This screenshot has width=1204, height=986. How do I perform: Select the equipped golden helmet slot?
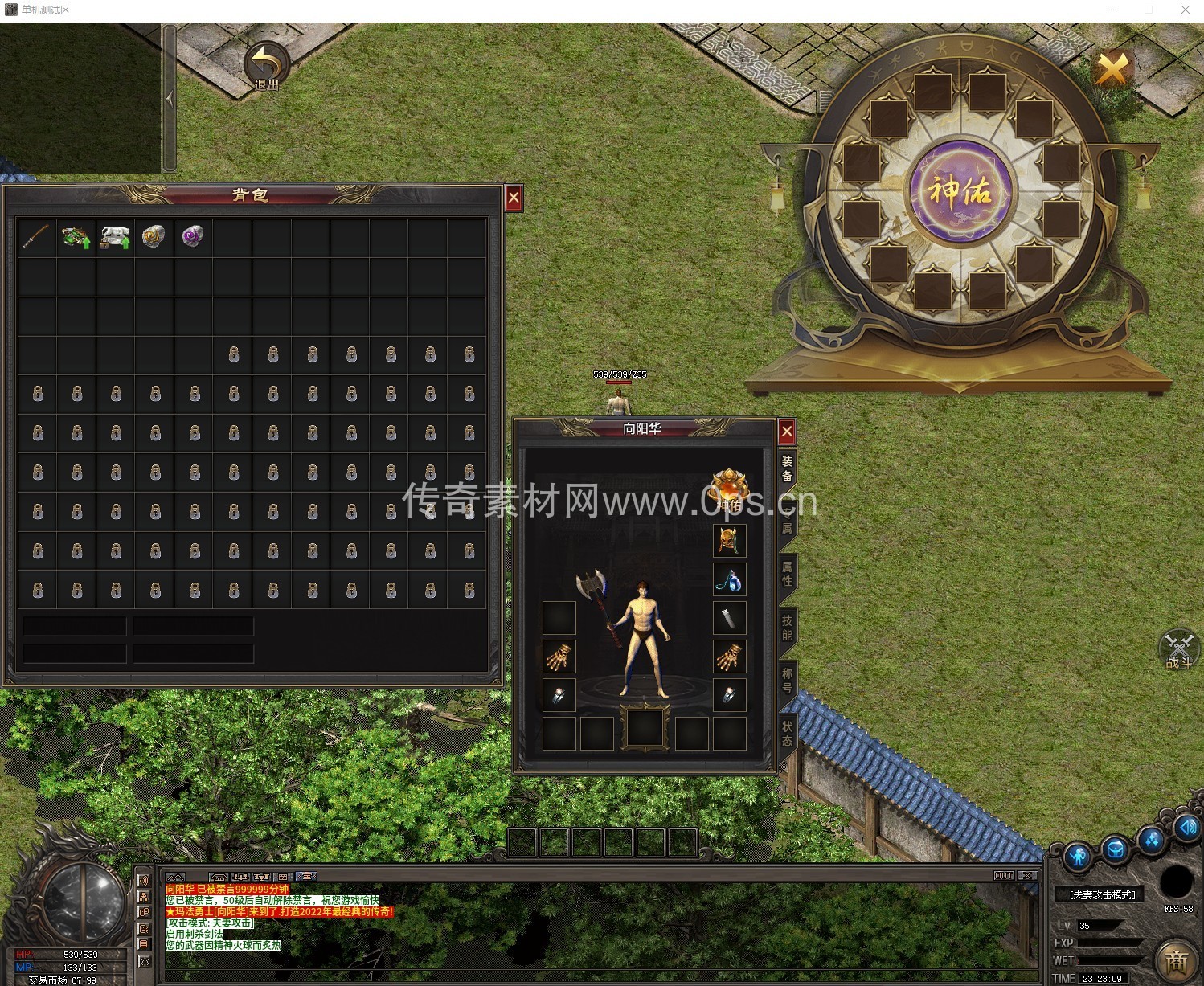click(729, 540)
